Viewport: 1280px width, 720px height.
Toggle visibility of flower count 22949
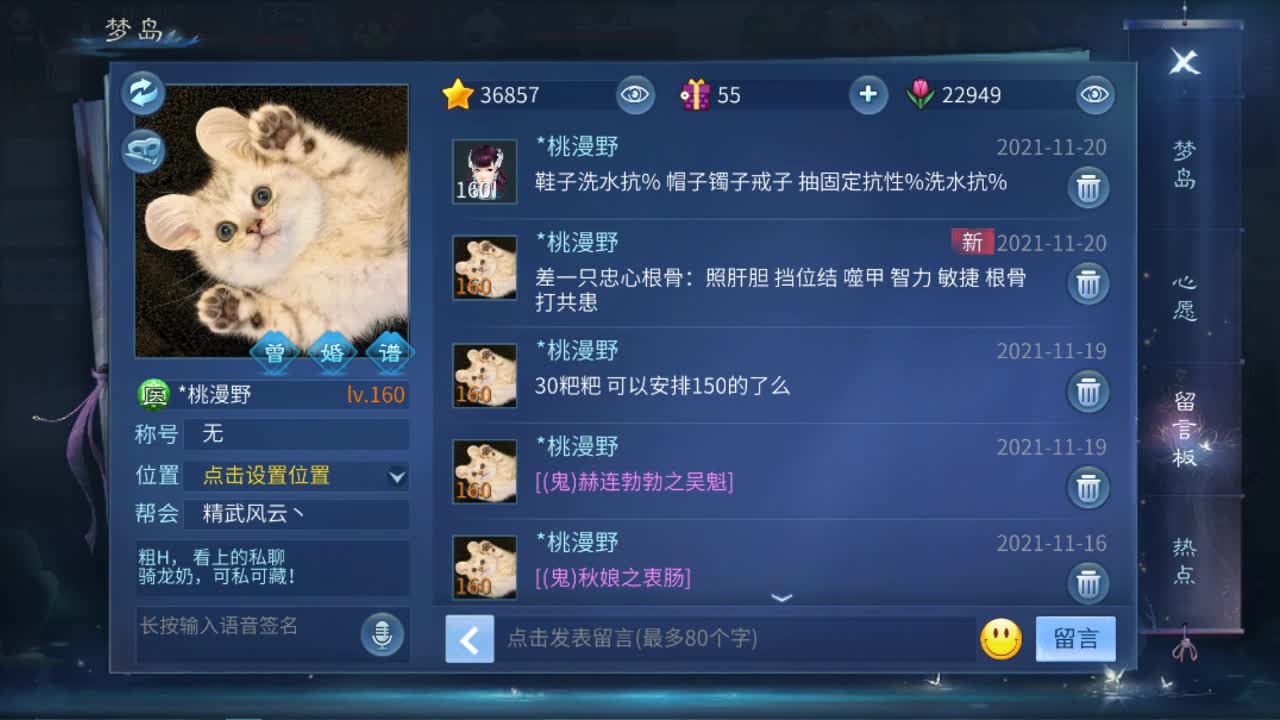click(x=1094, y=95)
